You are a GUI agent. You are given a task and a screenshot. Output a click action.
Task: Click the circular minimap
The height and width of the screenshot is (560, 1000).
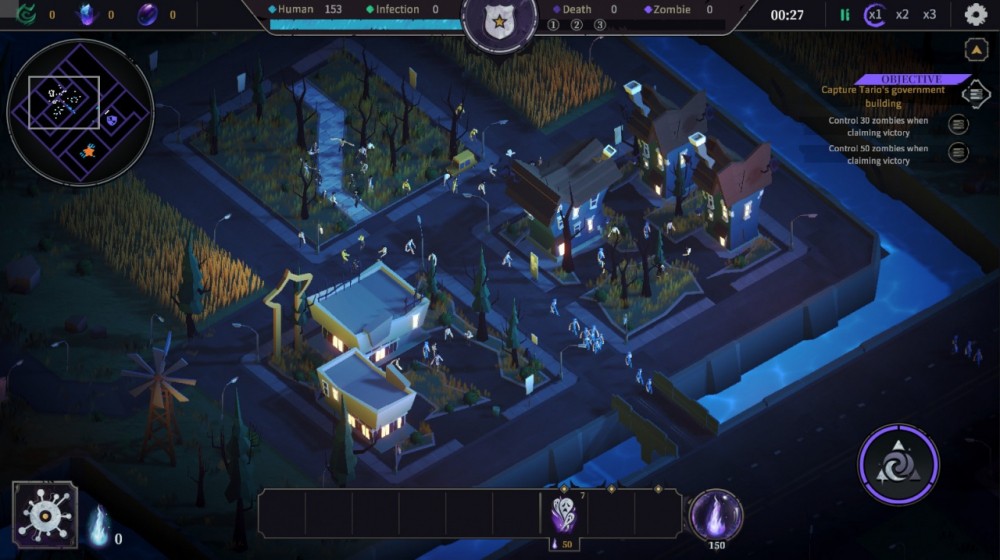80,112
